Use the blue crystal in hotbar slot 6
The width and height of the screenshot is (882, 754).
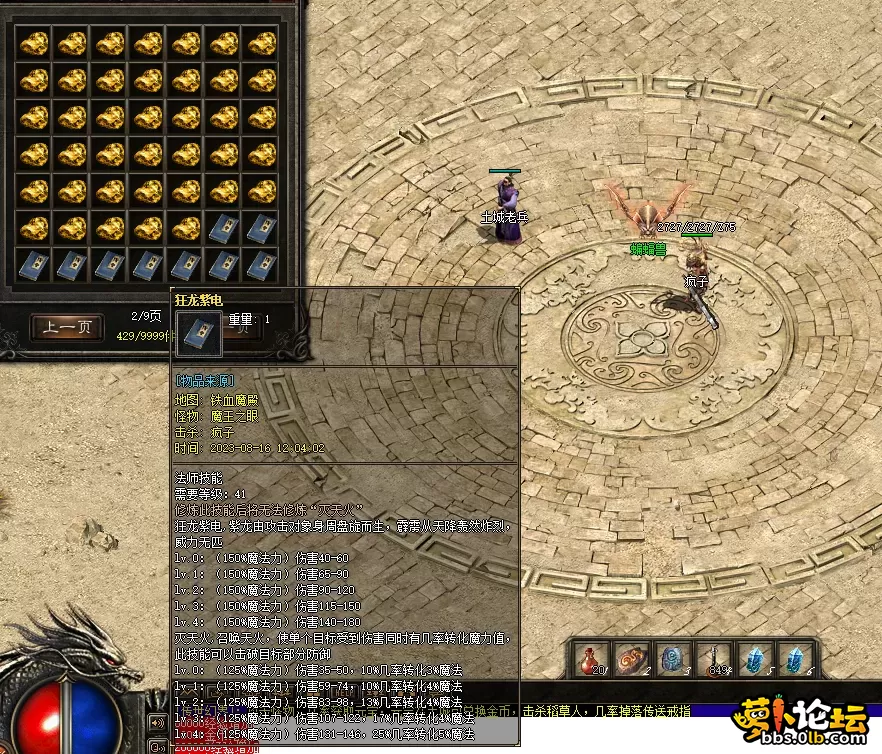point(795,658)
